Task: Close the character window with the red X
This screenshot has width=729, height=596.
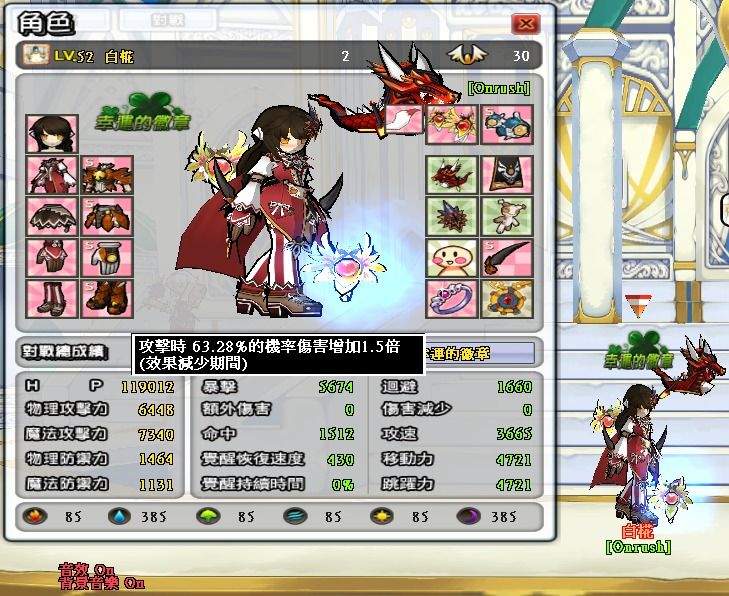Action: [525, 24]
